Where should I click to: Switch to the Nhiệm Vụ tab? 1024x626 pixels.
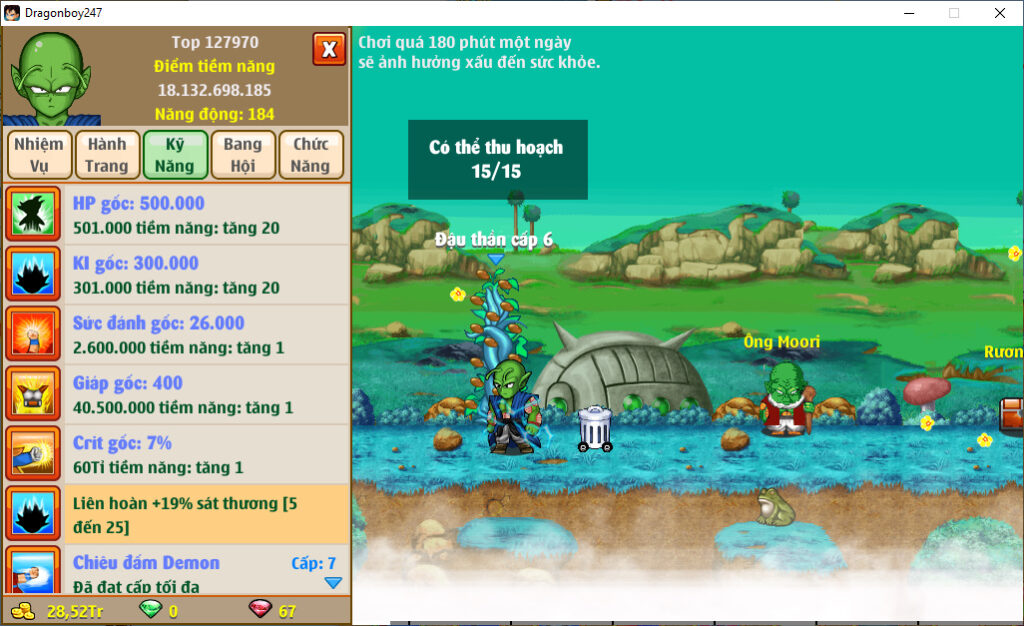coord(39,155)
